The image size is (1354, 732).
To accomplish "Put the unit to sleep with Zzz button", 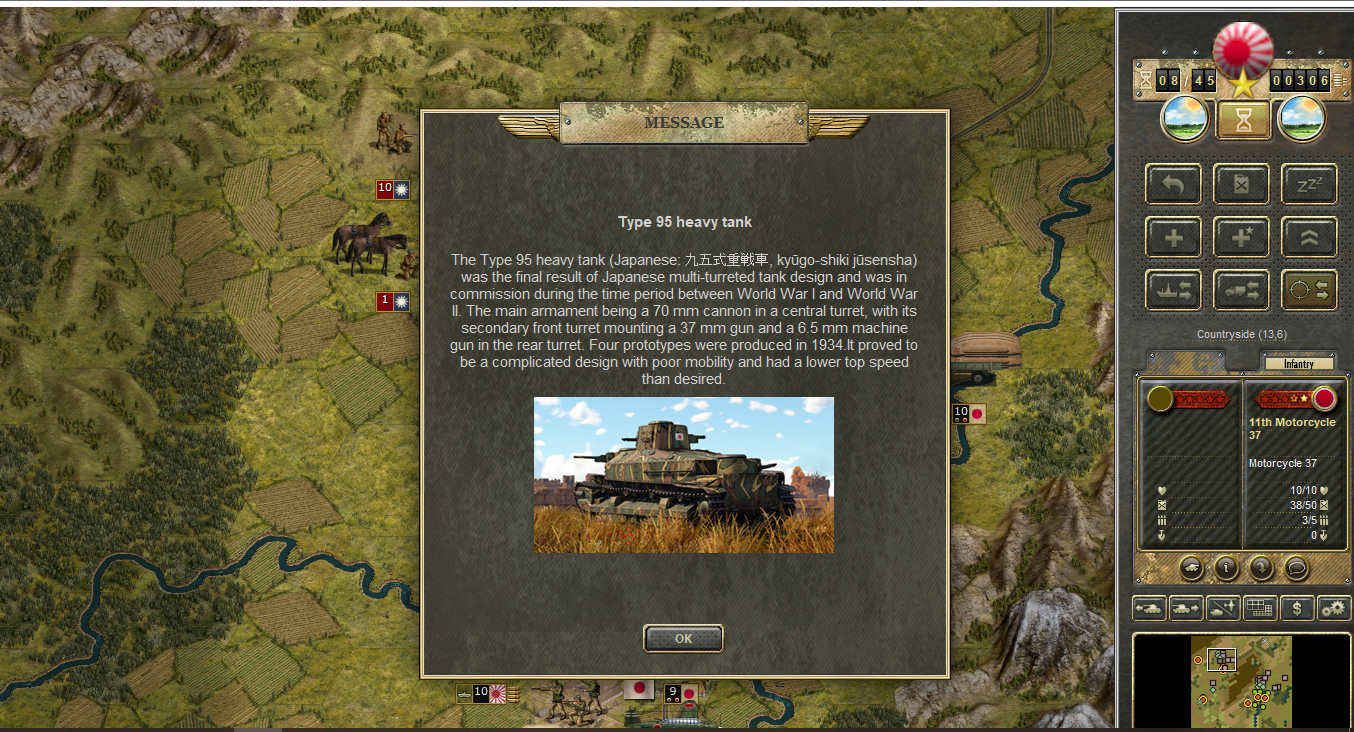I will click(1309, 184).
